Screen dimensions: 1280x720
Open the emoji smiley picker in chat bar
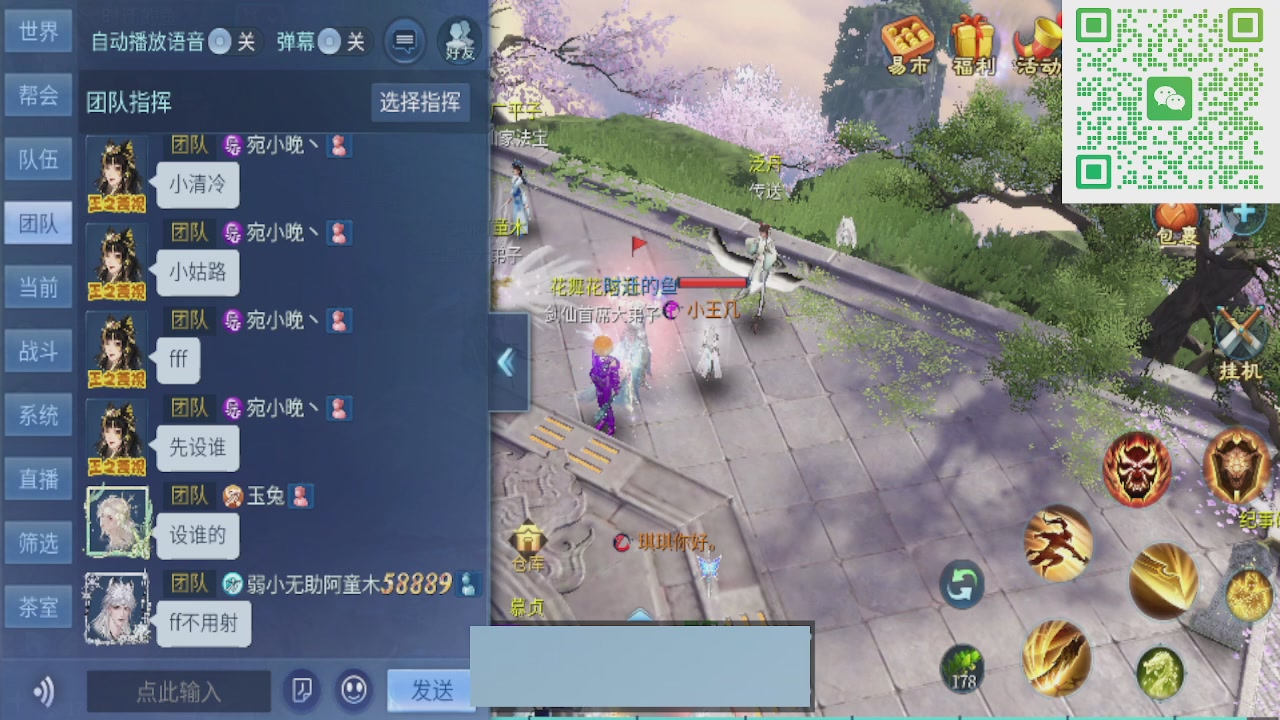[x=352, y=690]
